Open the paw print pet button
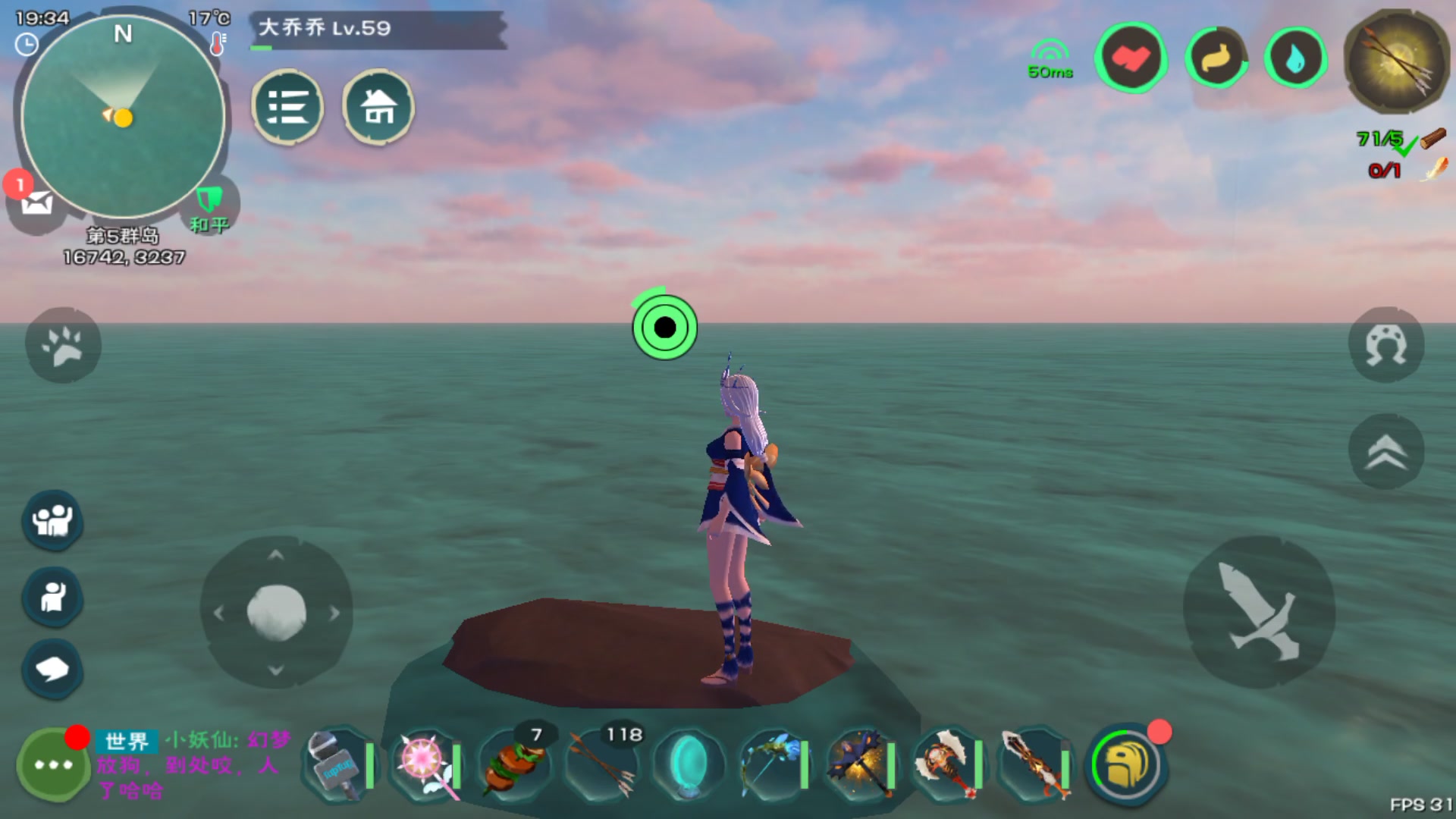 [63, 345]
